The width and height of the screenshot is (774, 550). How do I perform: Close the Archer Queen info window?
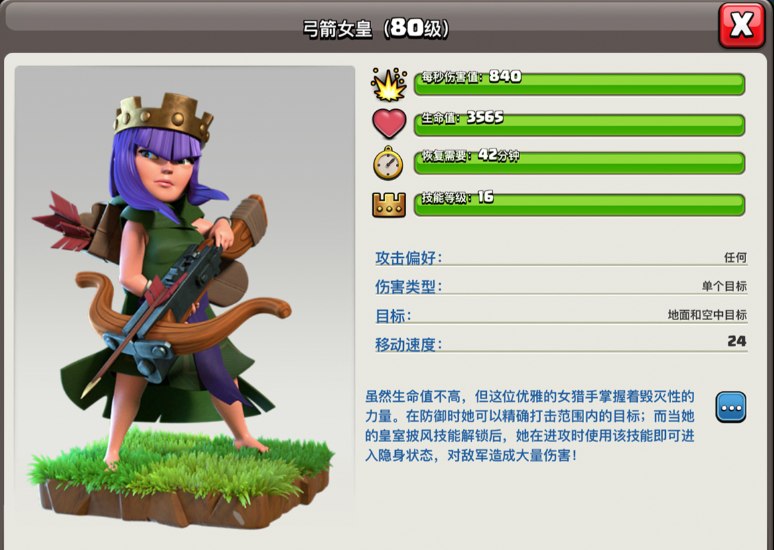741,26
